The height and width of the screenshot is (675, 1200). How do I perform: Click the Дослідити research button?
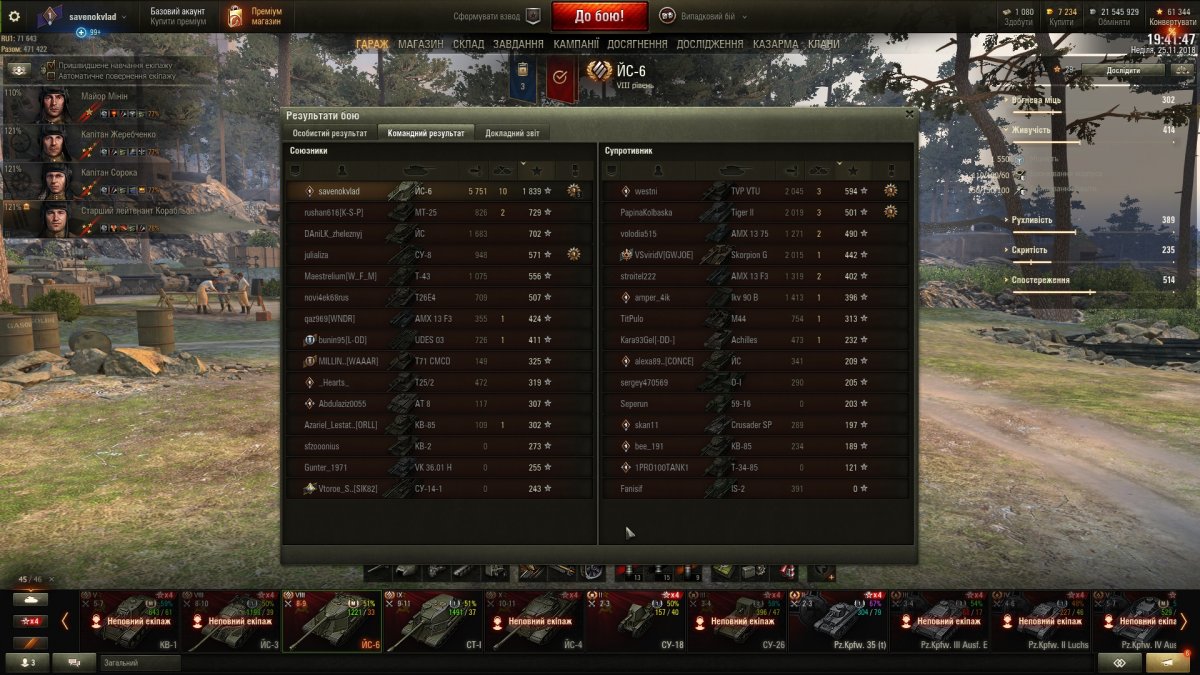point(1122,71)
